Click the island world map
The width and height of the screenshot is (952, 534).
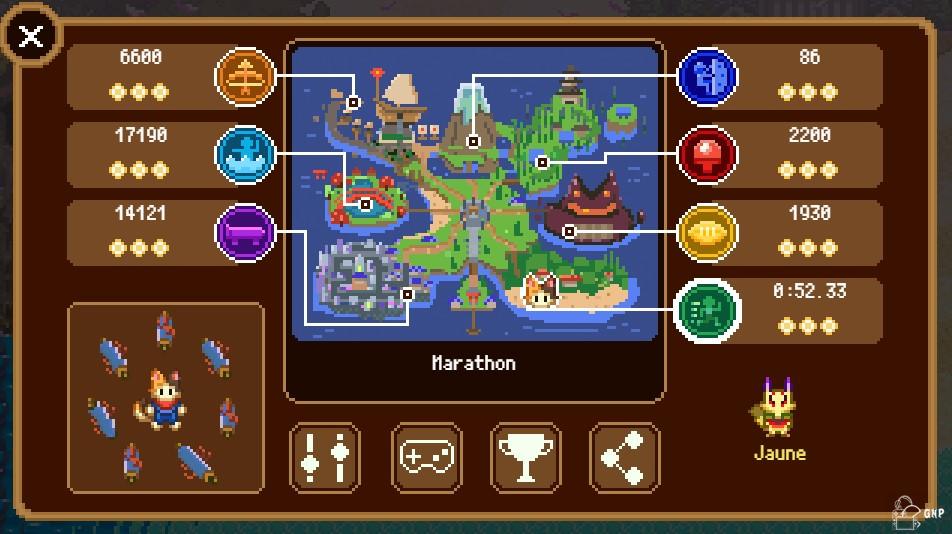(x=475, y=190)
